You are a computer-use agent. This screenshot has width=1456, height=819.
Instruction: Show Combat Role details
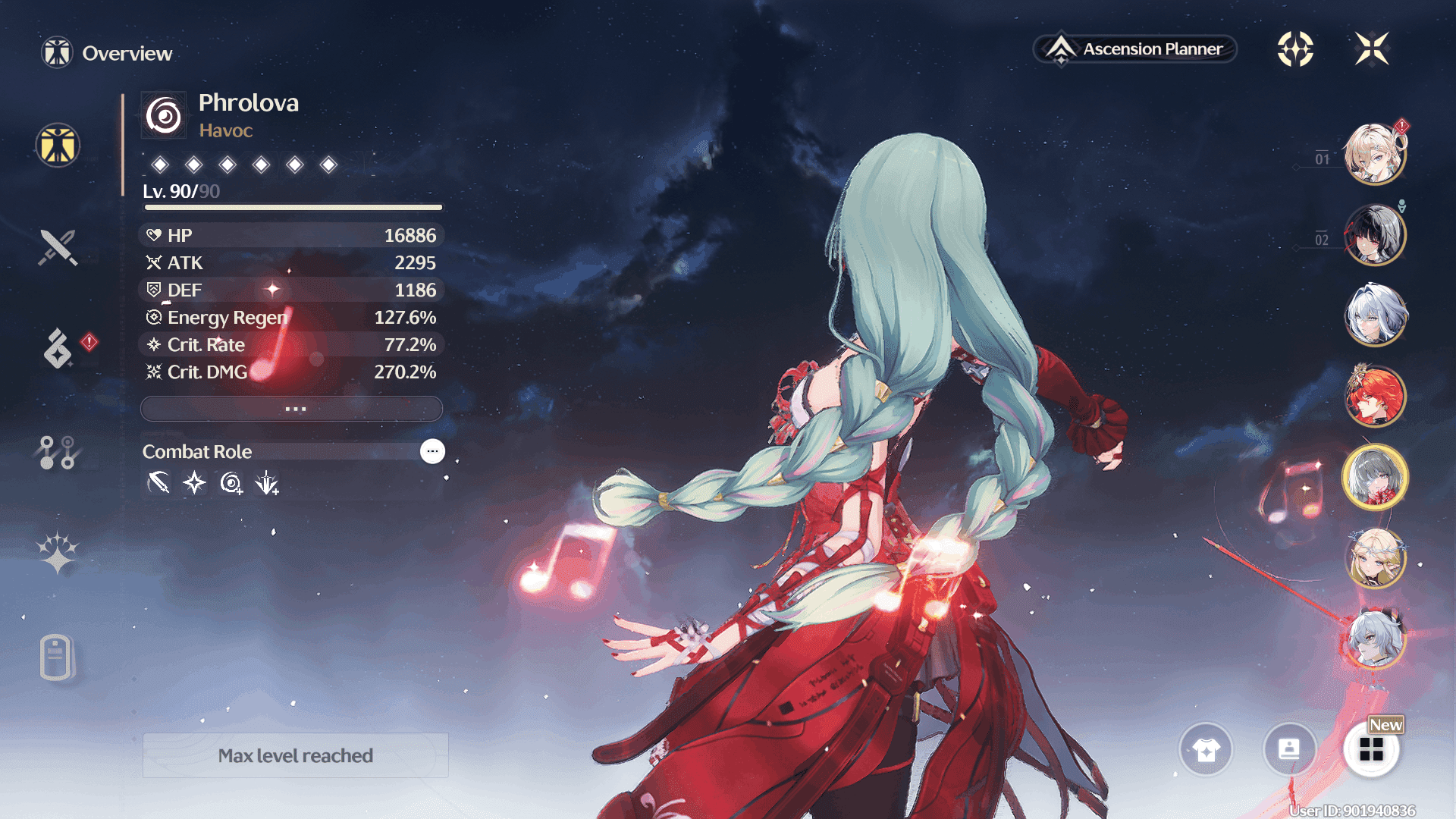click(432, 451)
